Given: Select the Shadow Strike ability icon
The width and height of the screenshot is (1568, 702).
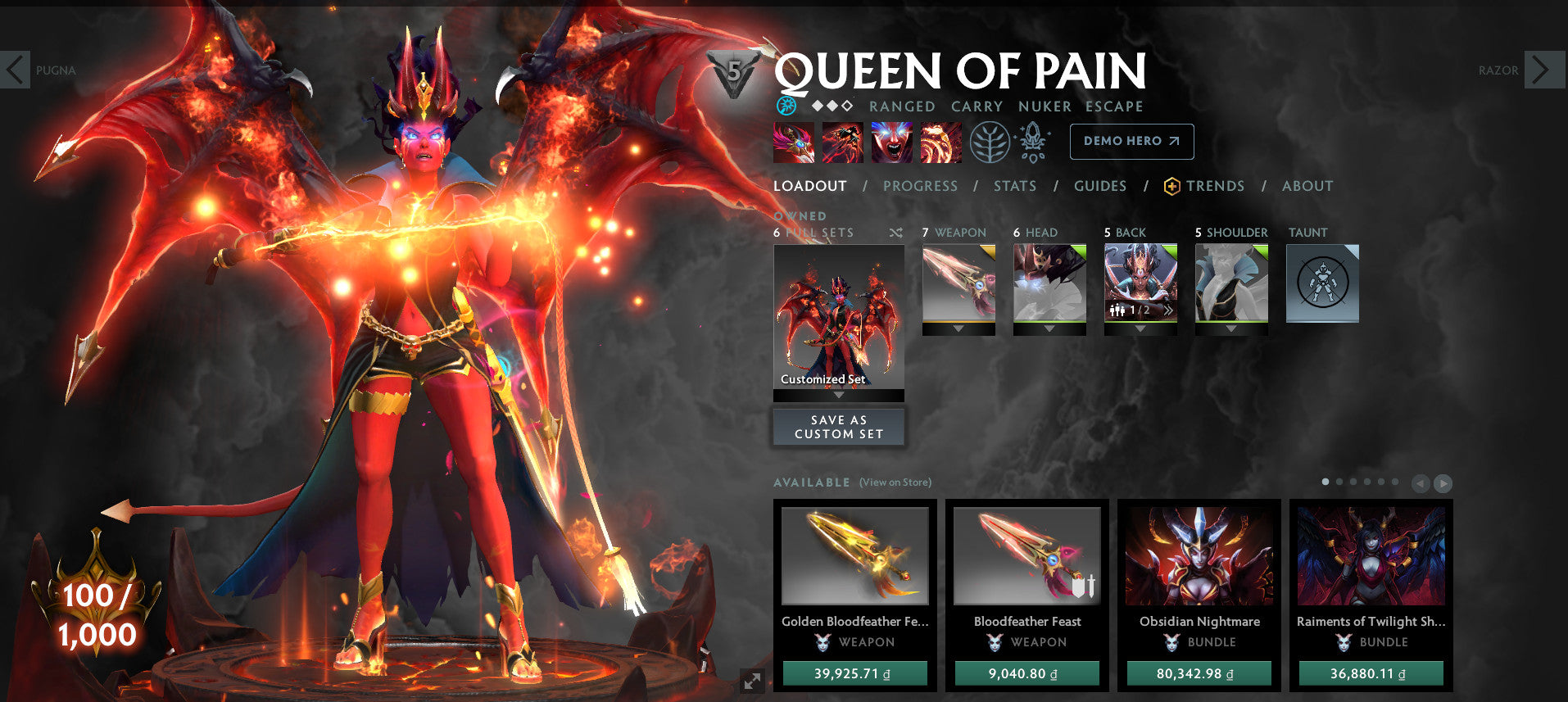Looking at the screenshot, I should click(793, 141).
